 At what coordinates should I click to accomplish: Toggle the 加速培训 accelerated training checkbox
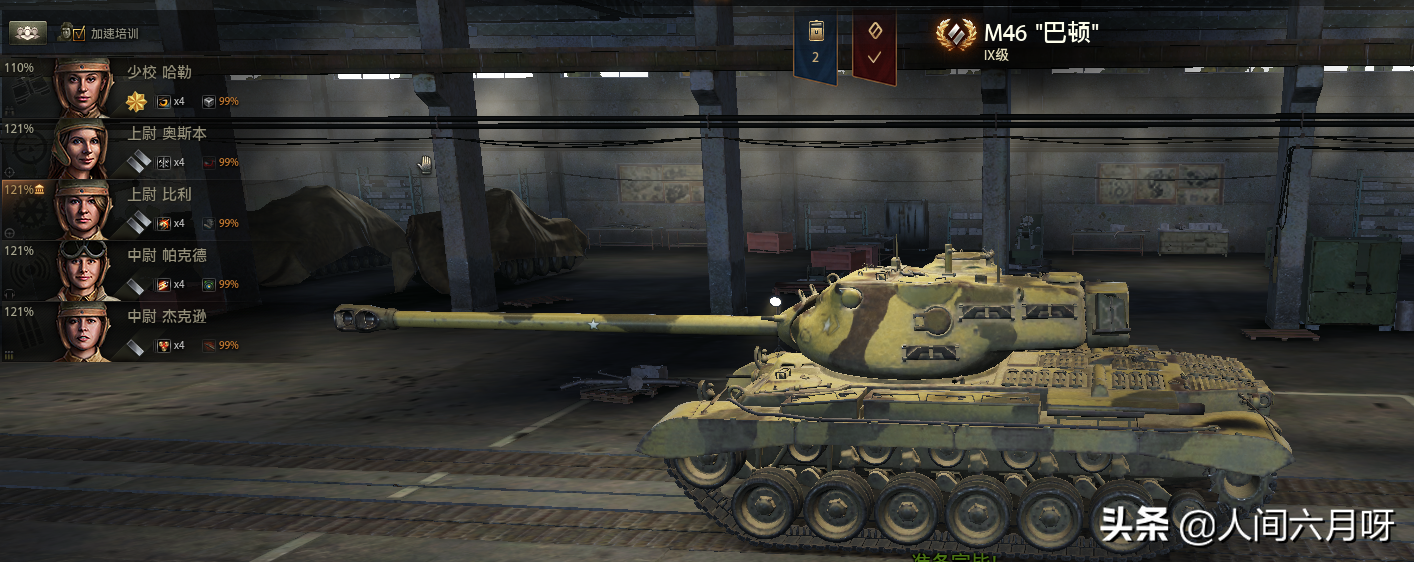pos(79,33)
